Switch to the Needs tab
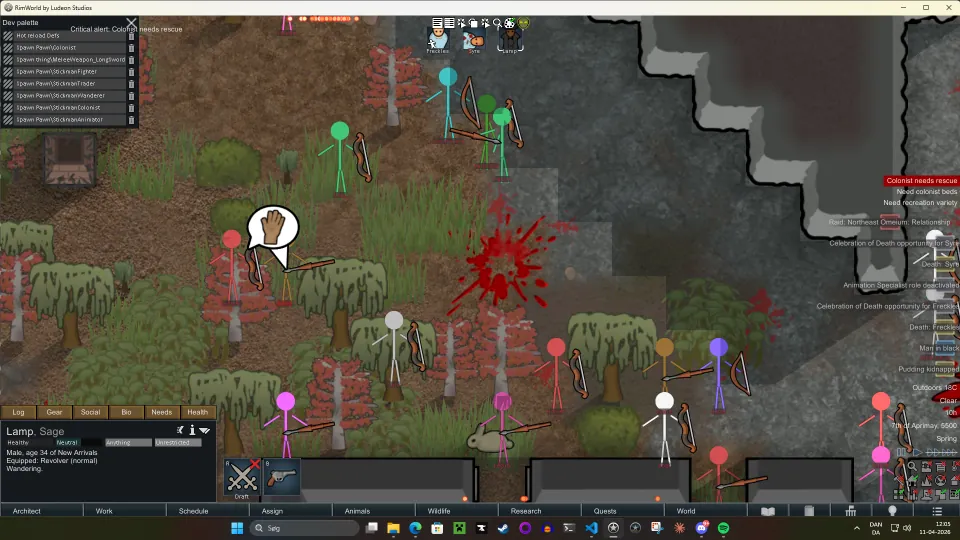 tap(161, 412)
